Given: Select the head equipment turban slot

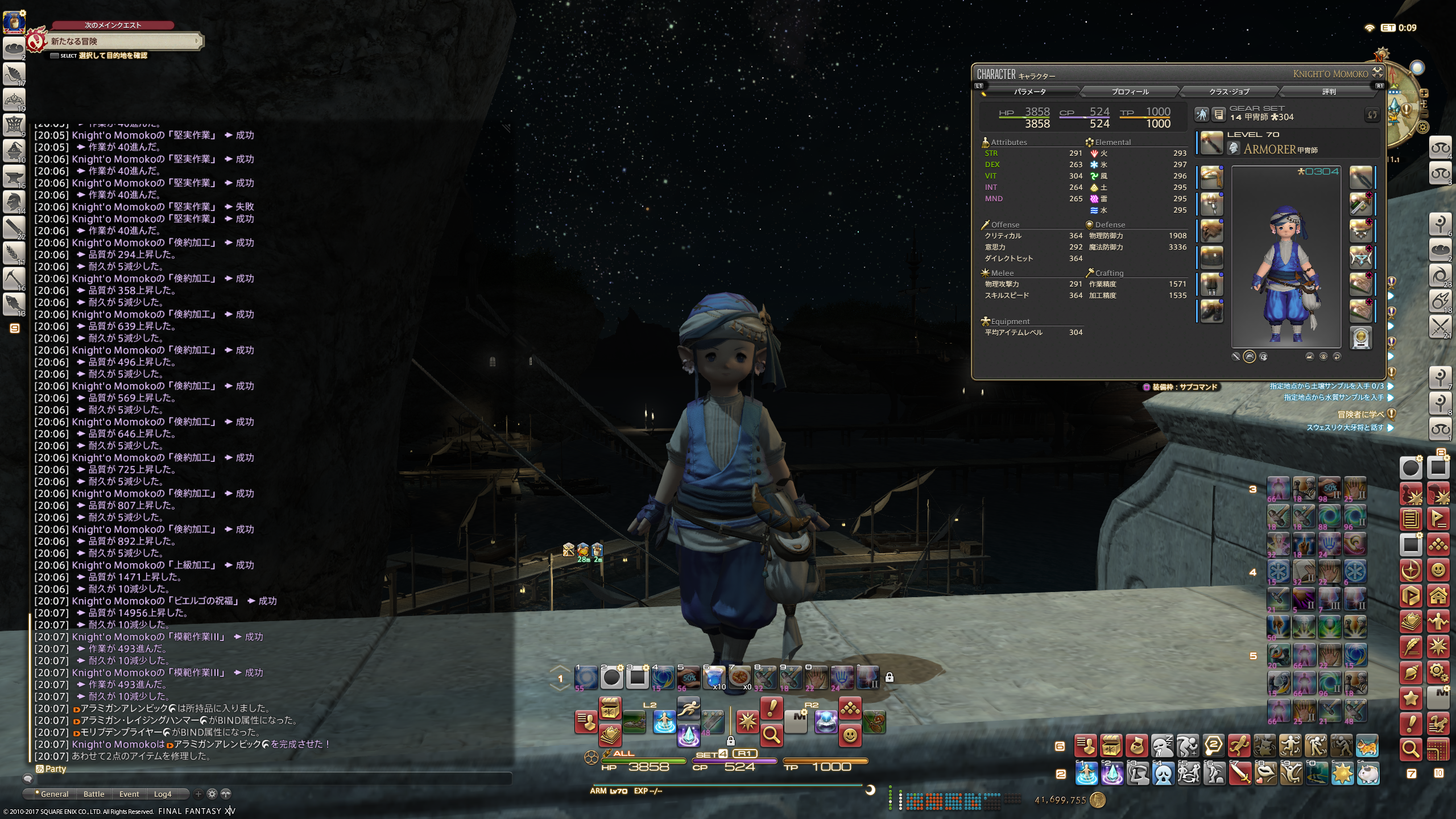Looking at the screenshot, I should 1211,177.
